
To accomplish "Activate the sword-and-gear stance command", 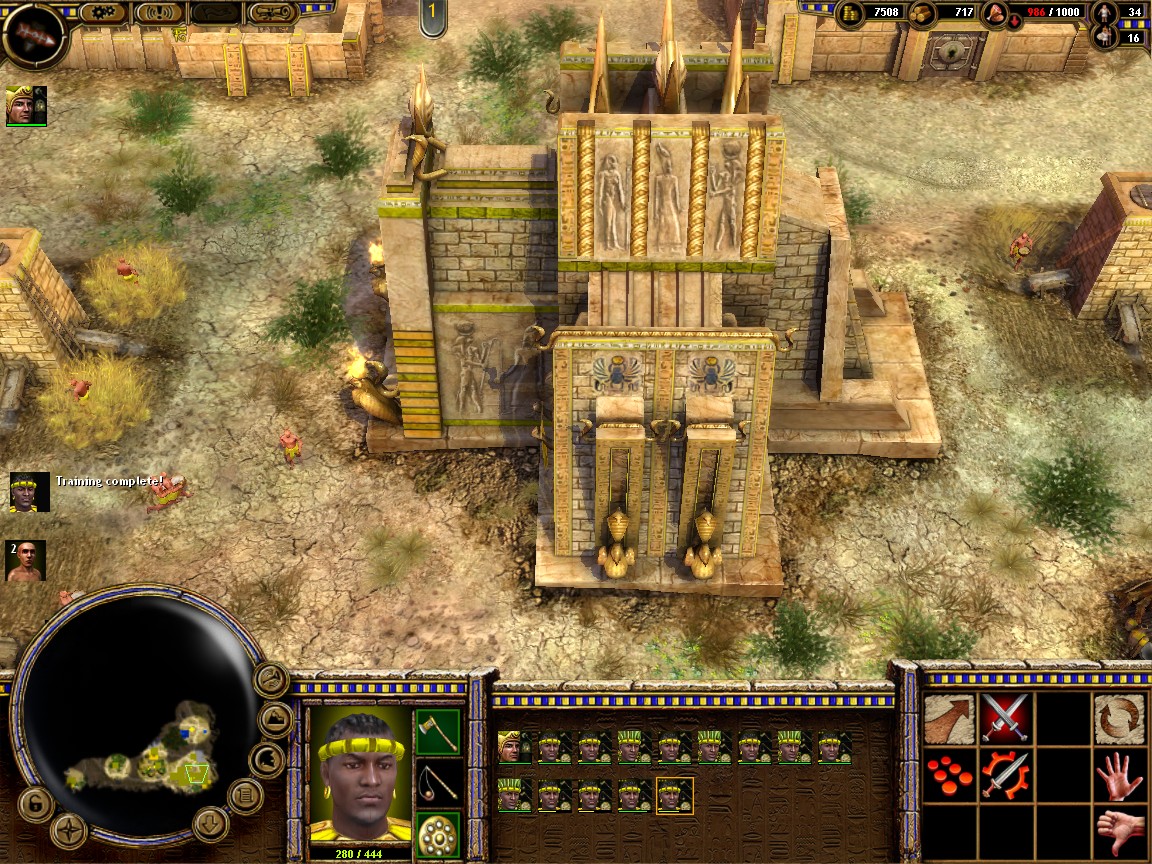I will [x=1005, y=775].
